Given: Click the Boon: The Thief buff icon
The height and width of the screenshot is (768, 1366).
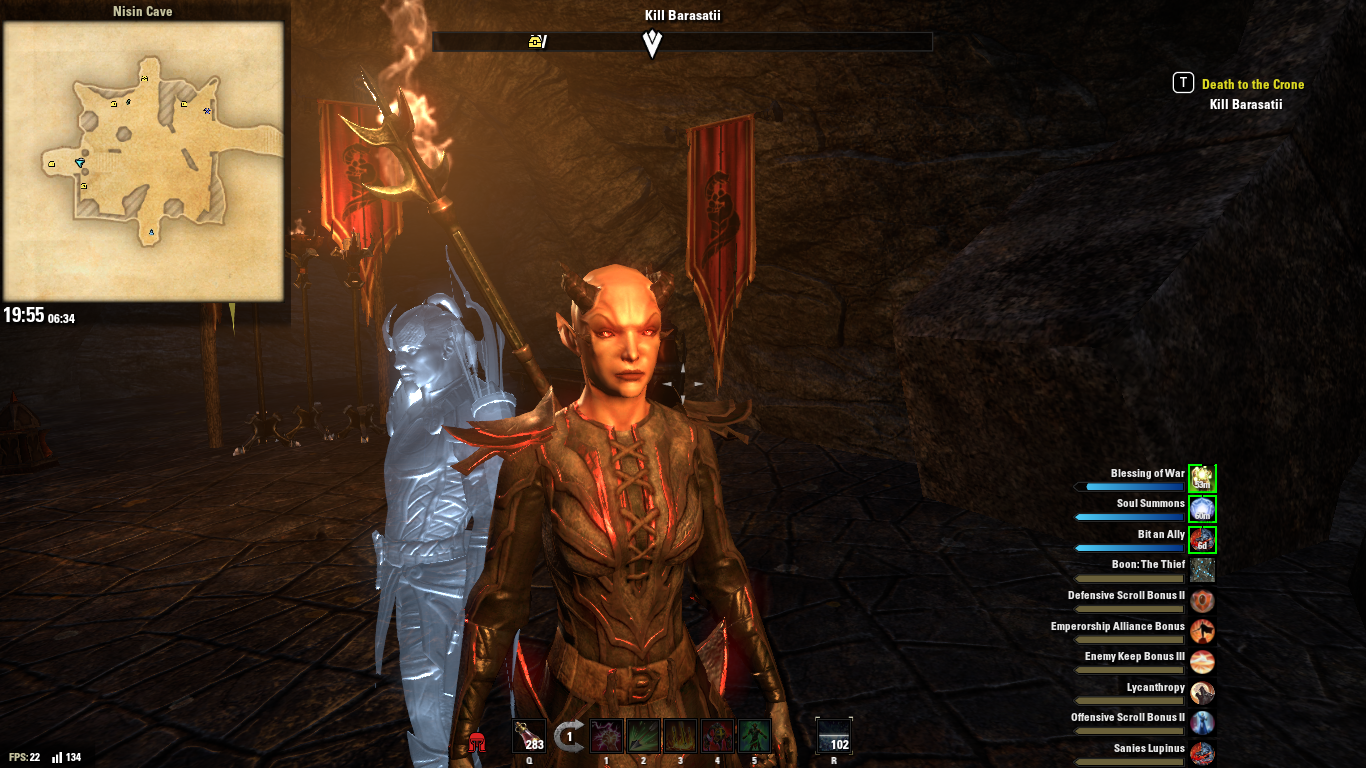Looking at the screenshot, I should pos(1201,570).
